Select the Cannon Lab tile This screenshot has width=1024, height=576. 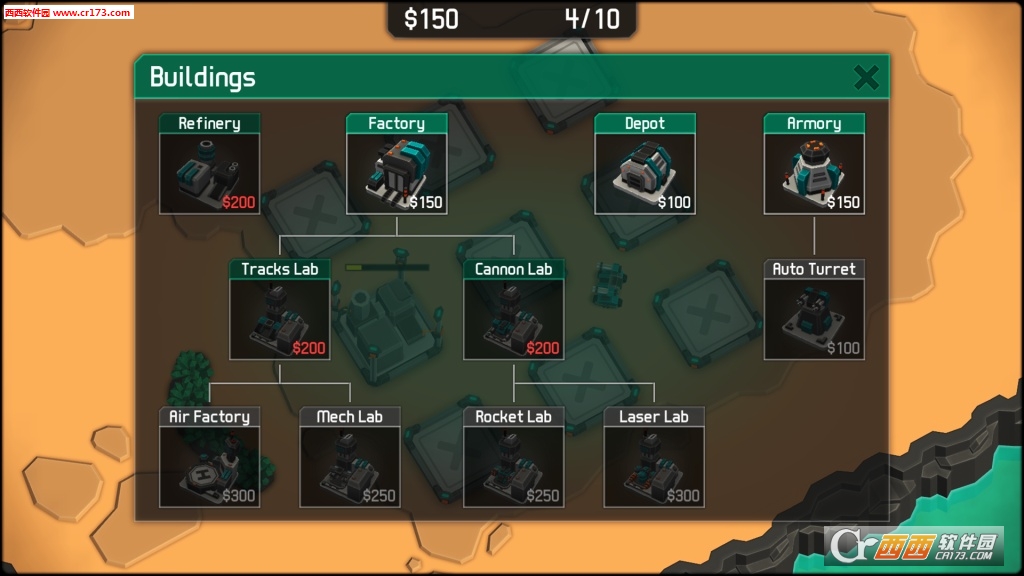pos(513,310)
